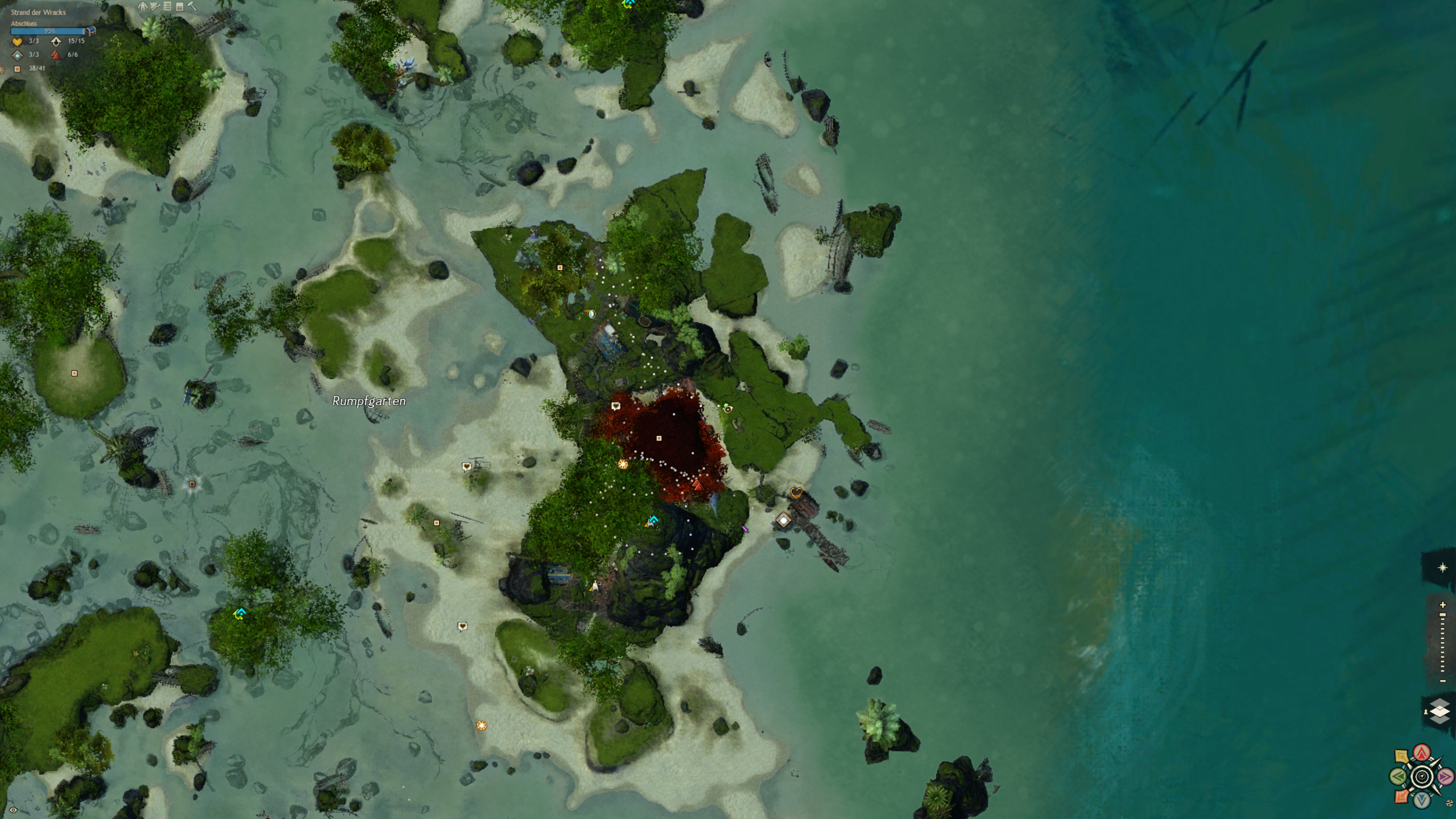
Task: Select the red up-arrow compass marker
Action: coord(1422,752)
